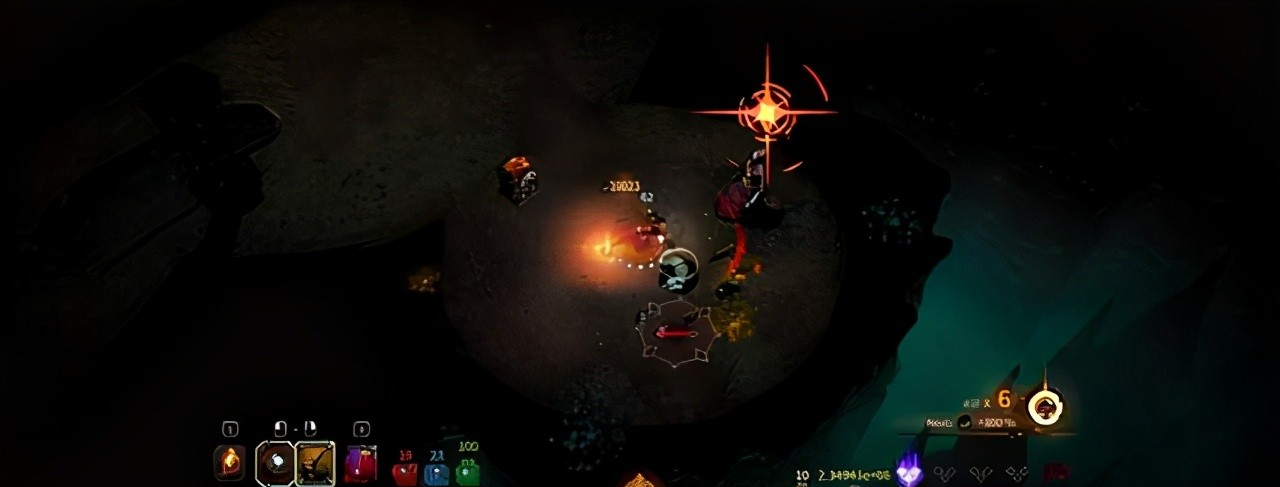Click the red attribute icon
1280x487 pixels.
point(405,472)
